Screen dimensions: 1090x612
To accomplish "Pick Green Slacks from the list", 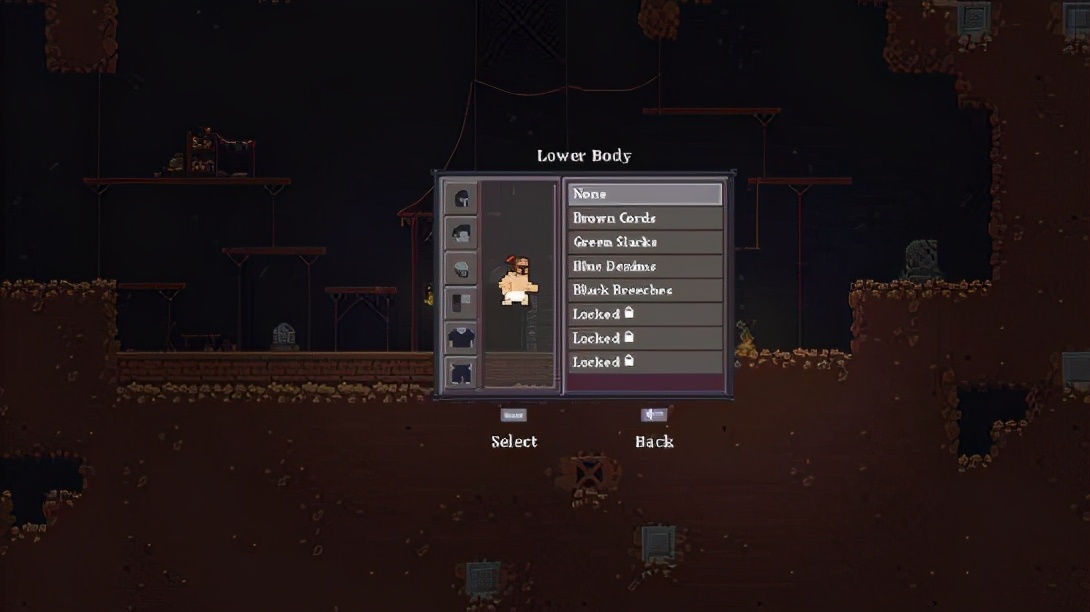I will coord(644,242).
